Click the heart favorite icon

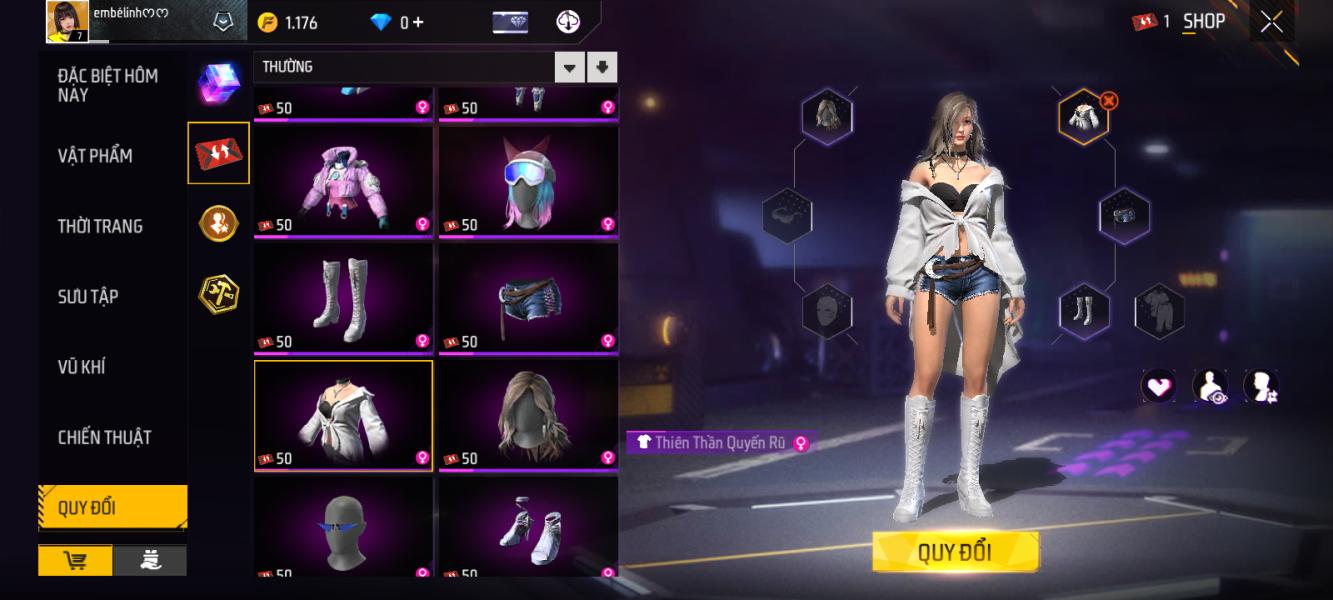click(x=1158, y=386)
